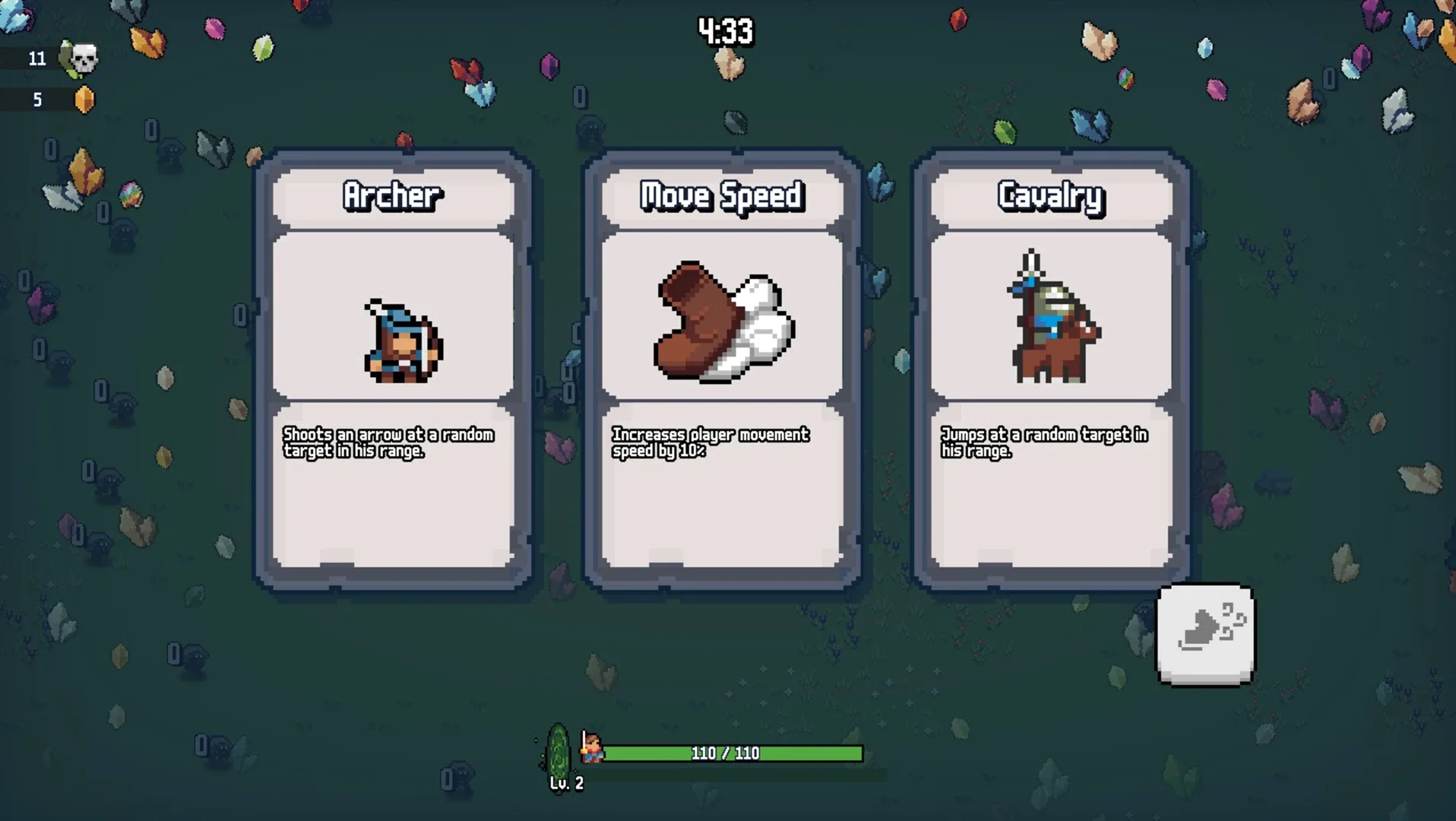
Task: Click the gold count number 5
Action: point(36,99)
